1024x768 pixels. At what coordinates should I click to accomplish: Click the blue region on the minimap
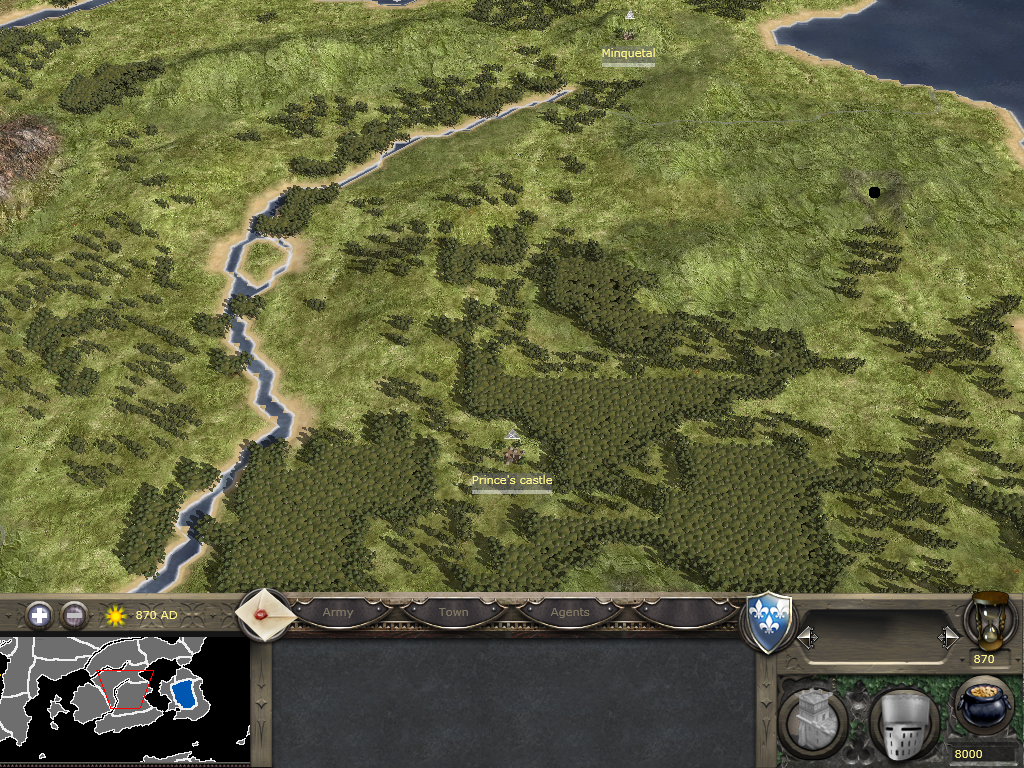184,693
